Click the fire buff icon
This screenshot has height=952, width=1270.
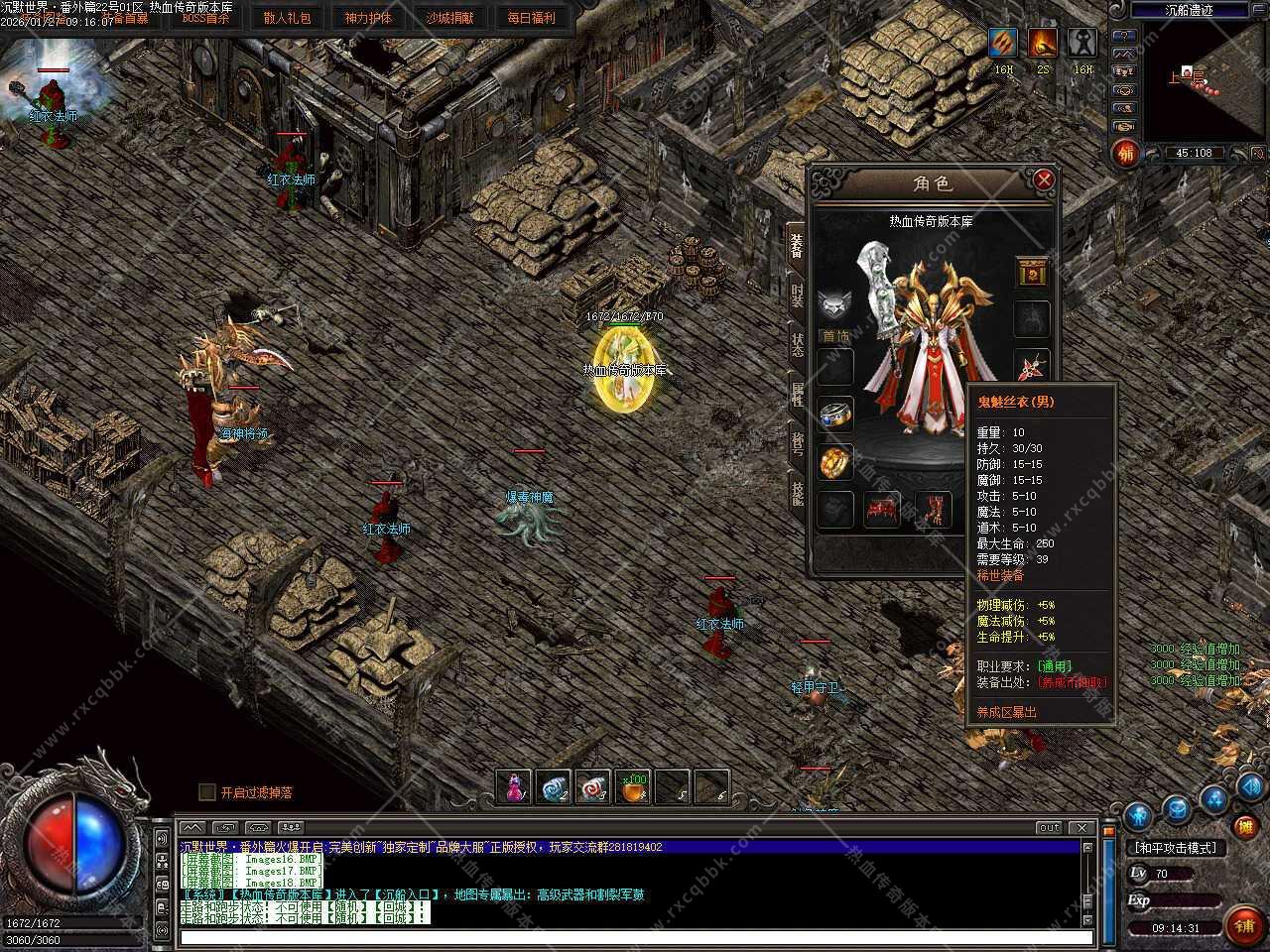coord(1043,43)
